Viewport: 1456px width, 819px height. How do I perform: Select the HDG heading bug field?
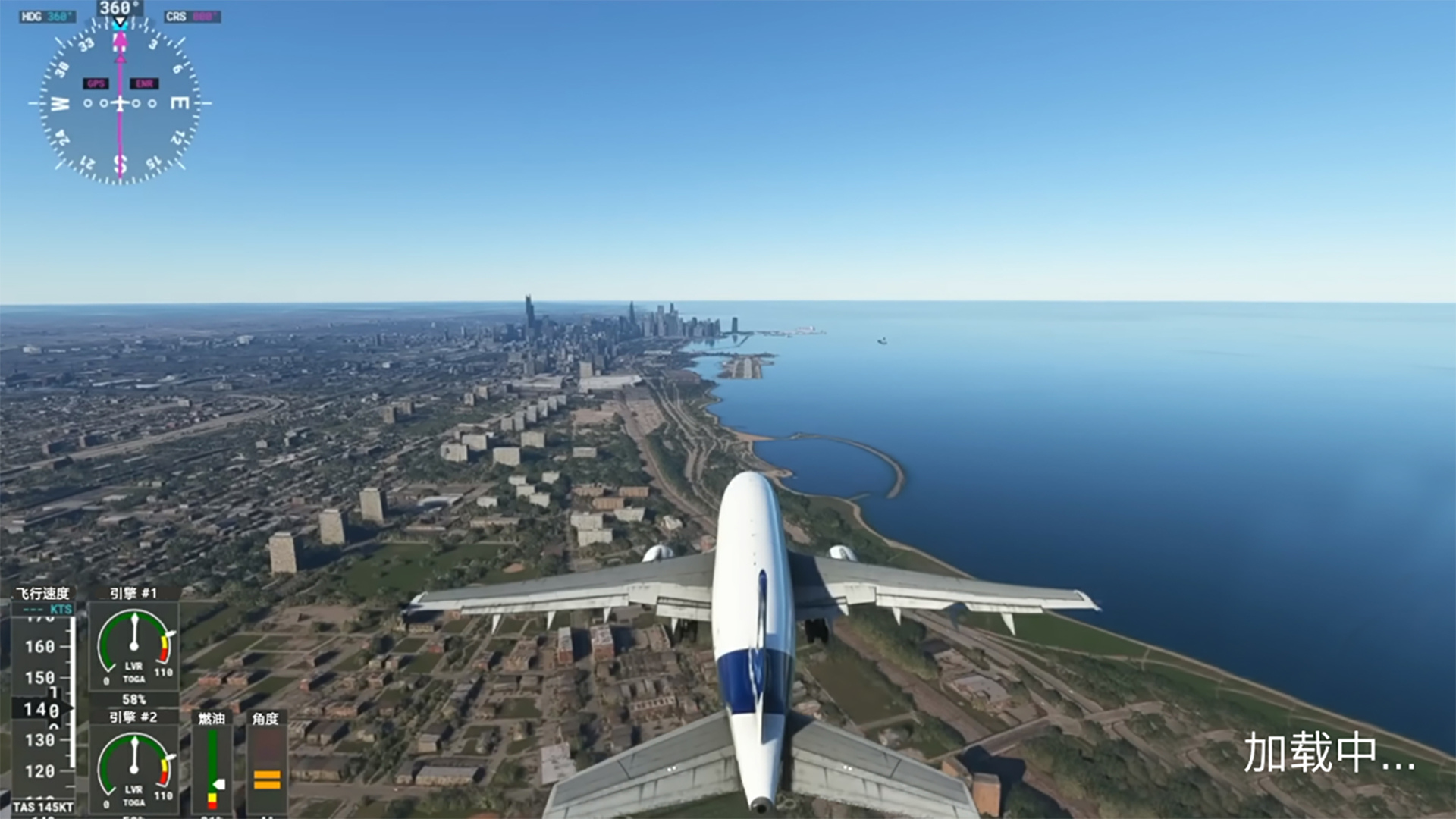(x=47, y=16)
